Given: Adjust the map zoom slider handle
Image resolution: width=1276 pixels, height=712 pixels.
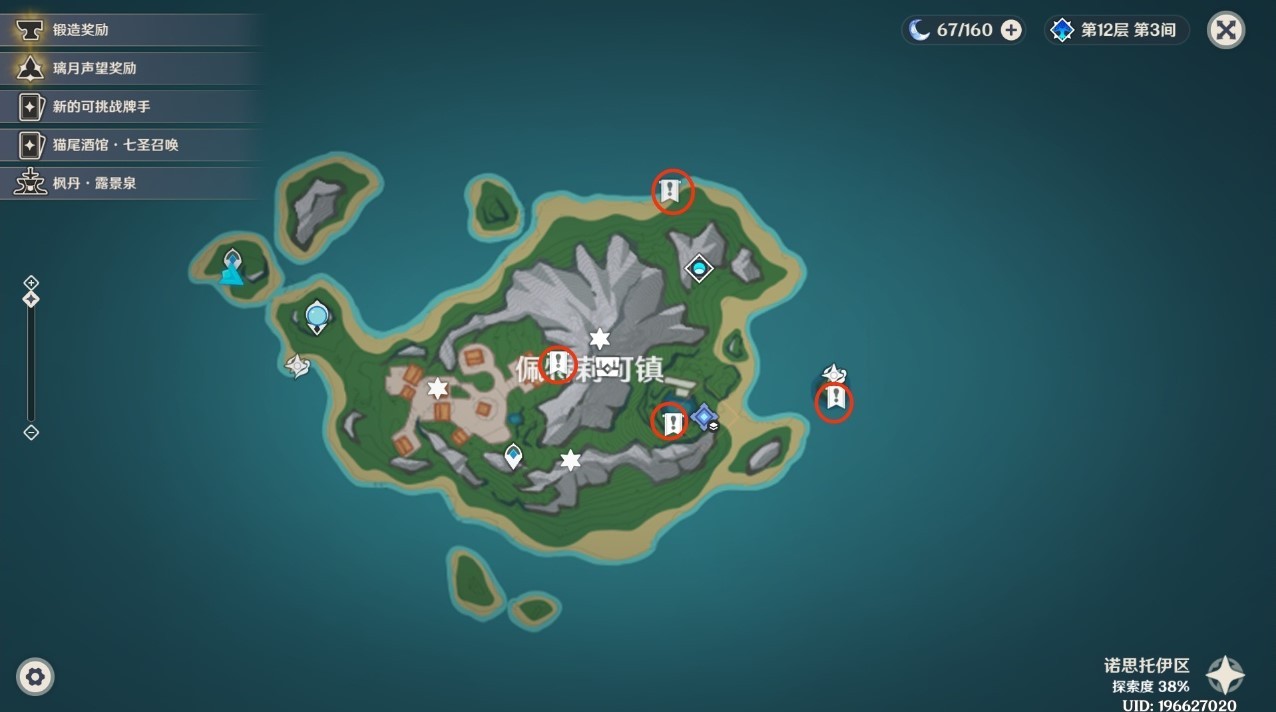Looking at the screenshot, I should (x=31, y=299).
